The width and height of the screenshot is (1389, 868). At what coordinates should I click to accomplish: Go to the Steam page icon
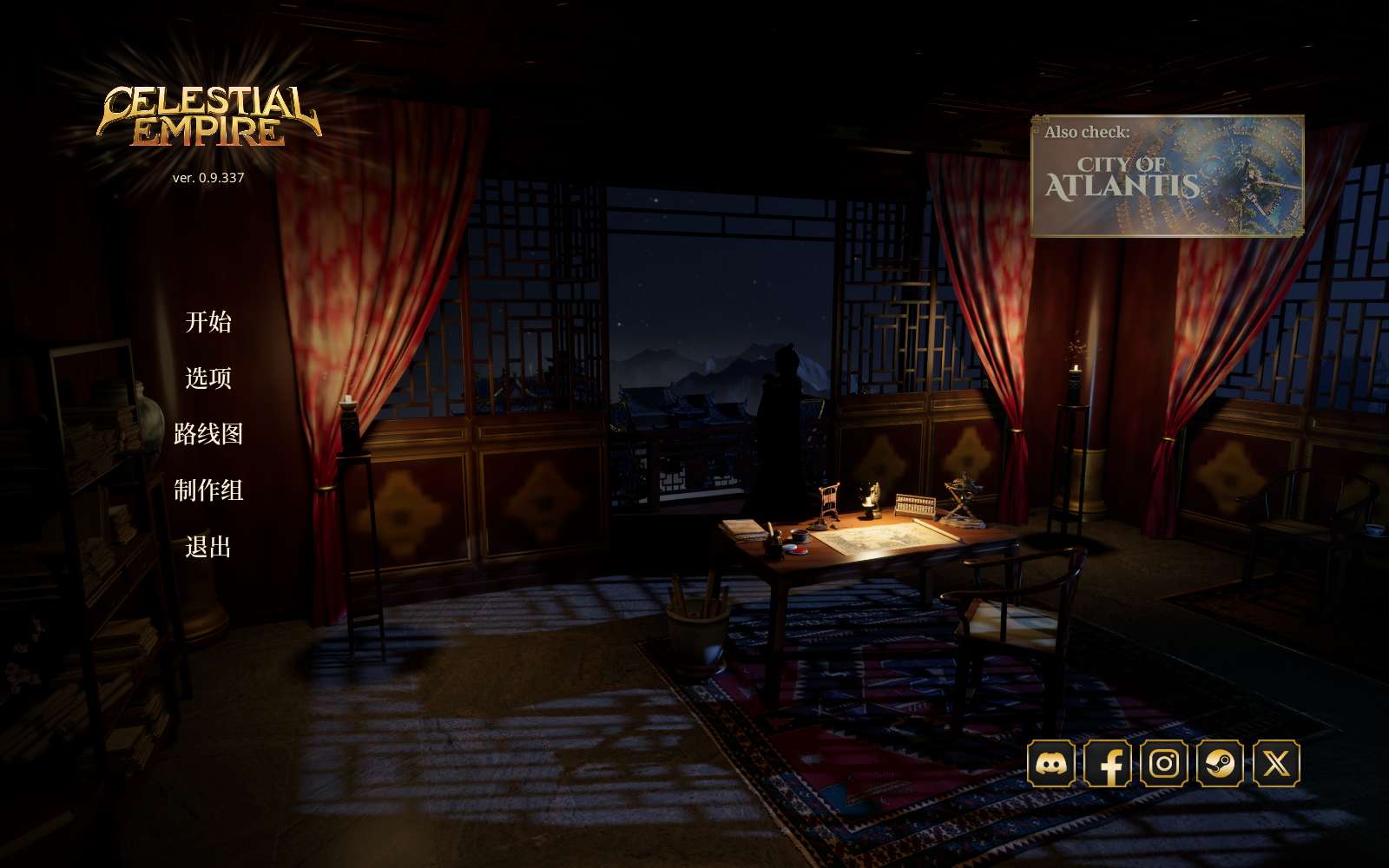(x=1220, y=764)
